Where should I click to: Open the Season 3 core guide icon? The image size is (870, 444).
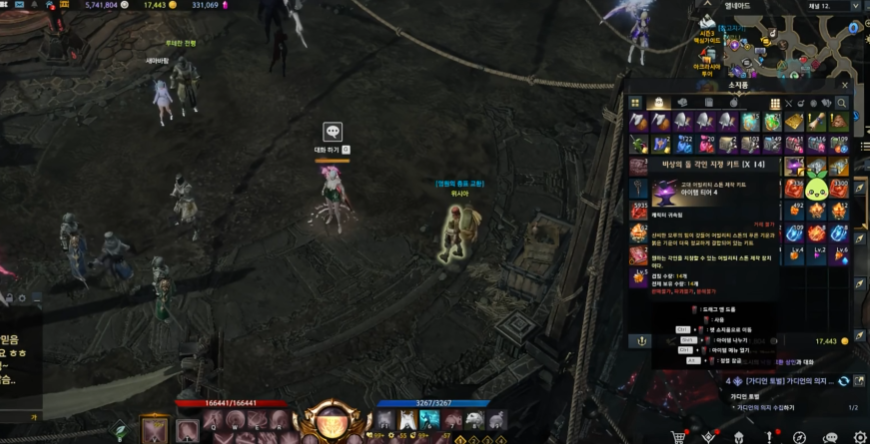(x=708, y=23)
